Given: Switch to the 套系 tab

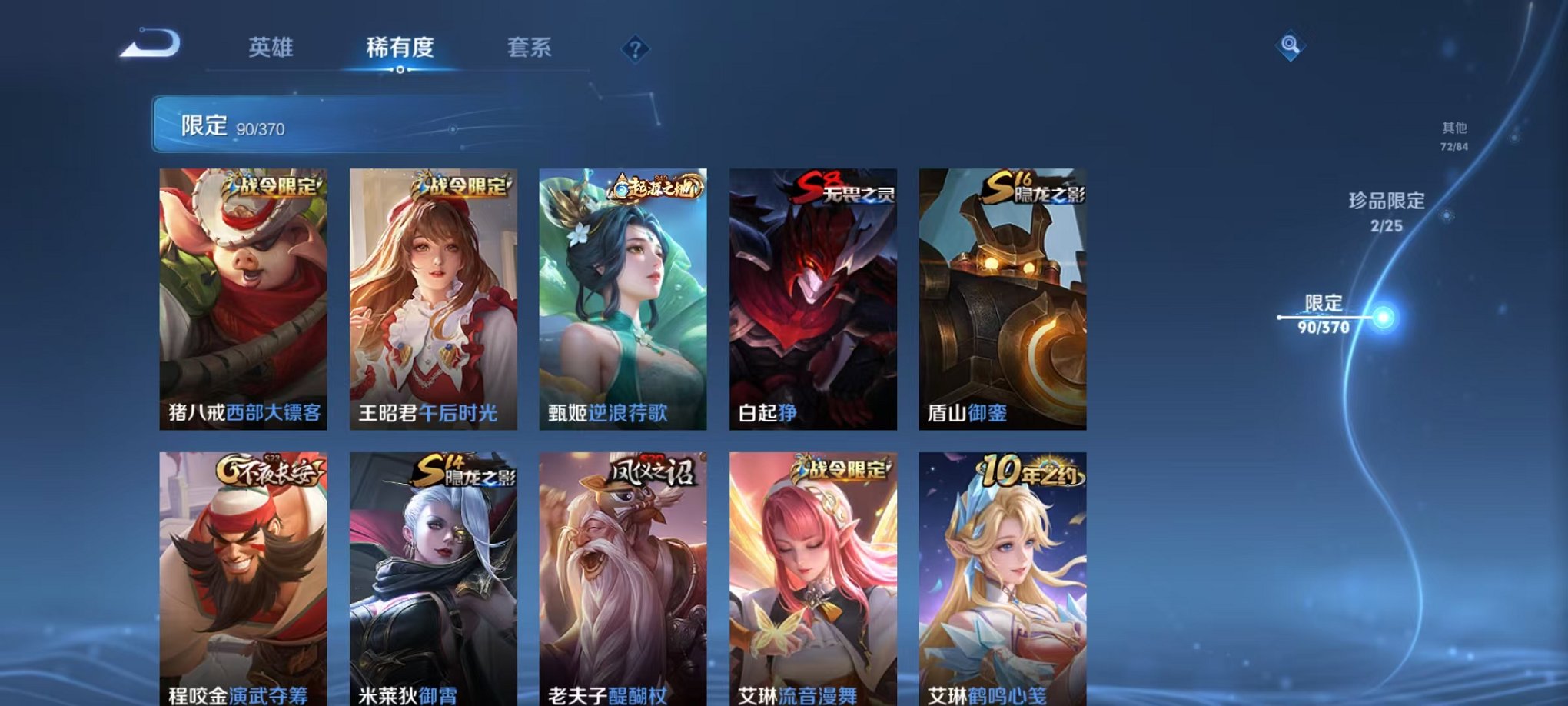Looking at the screenshot, I should pos(536,46).
